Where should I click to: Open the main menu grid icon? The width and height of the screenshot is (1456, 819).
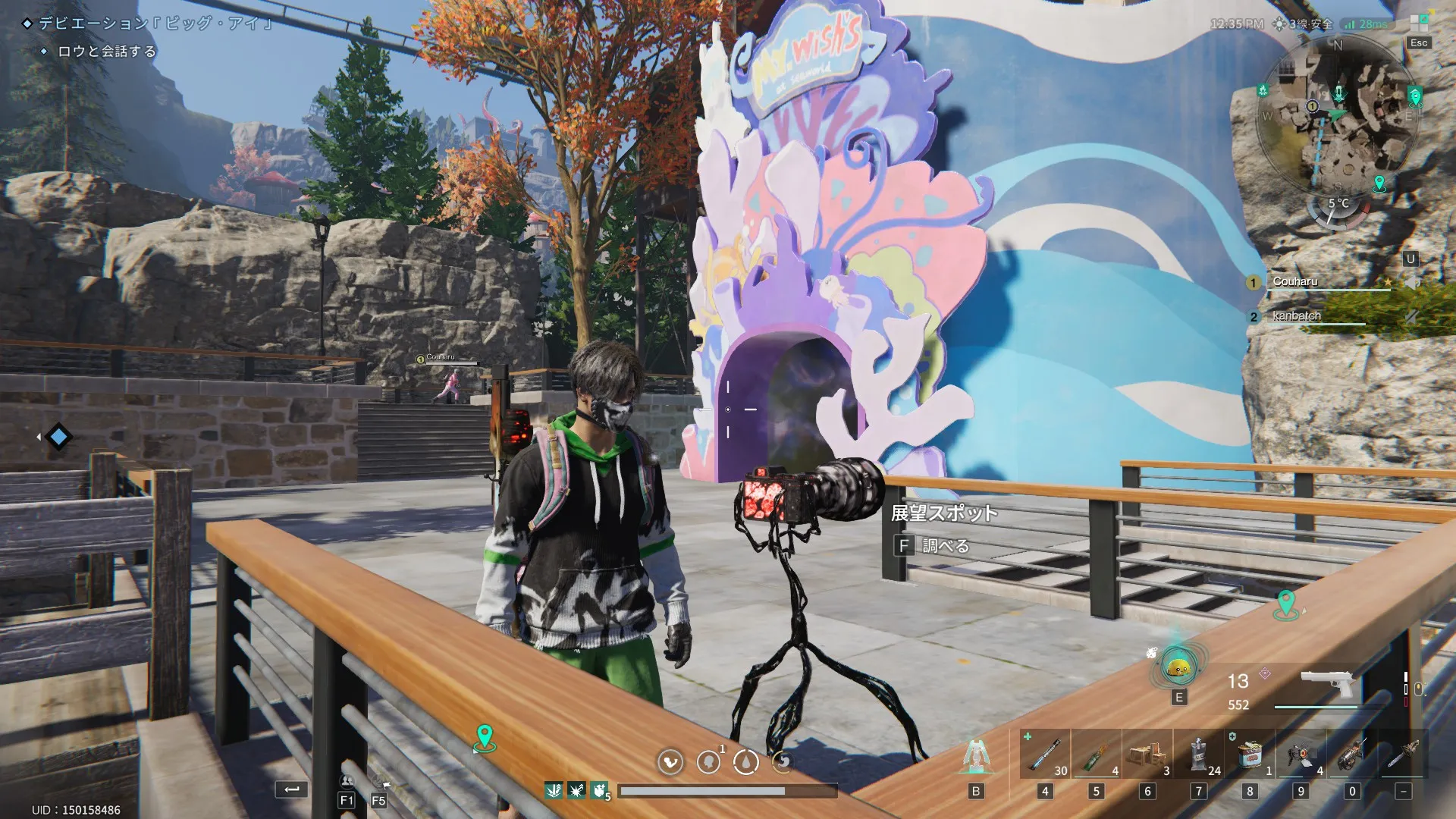tap(1419, 23)
